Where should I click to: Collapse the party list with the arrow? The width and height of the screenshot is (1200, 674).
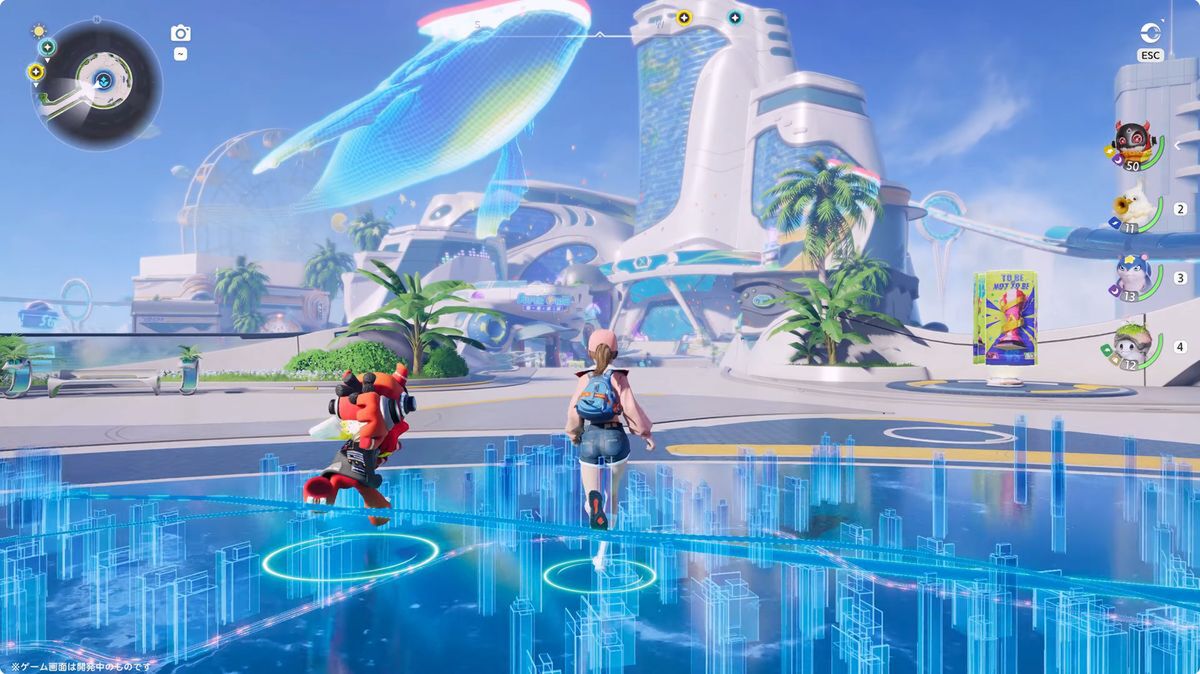(x=1178, y=145)
